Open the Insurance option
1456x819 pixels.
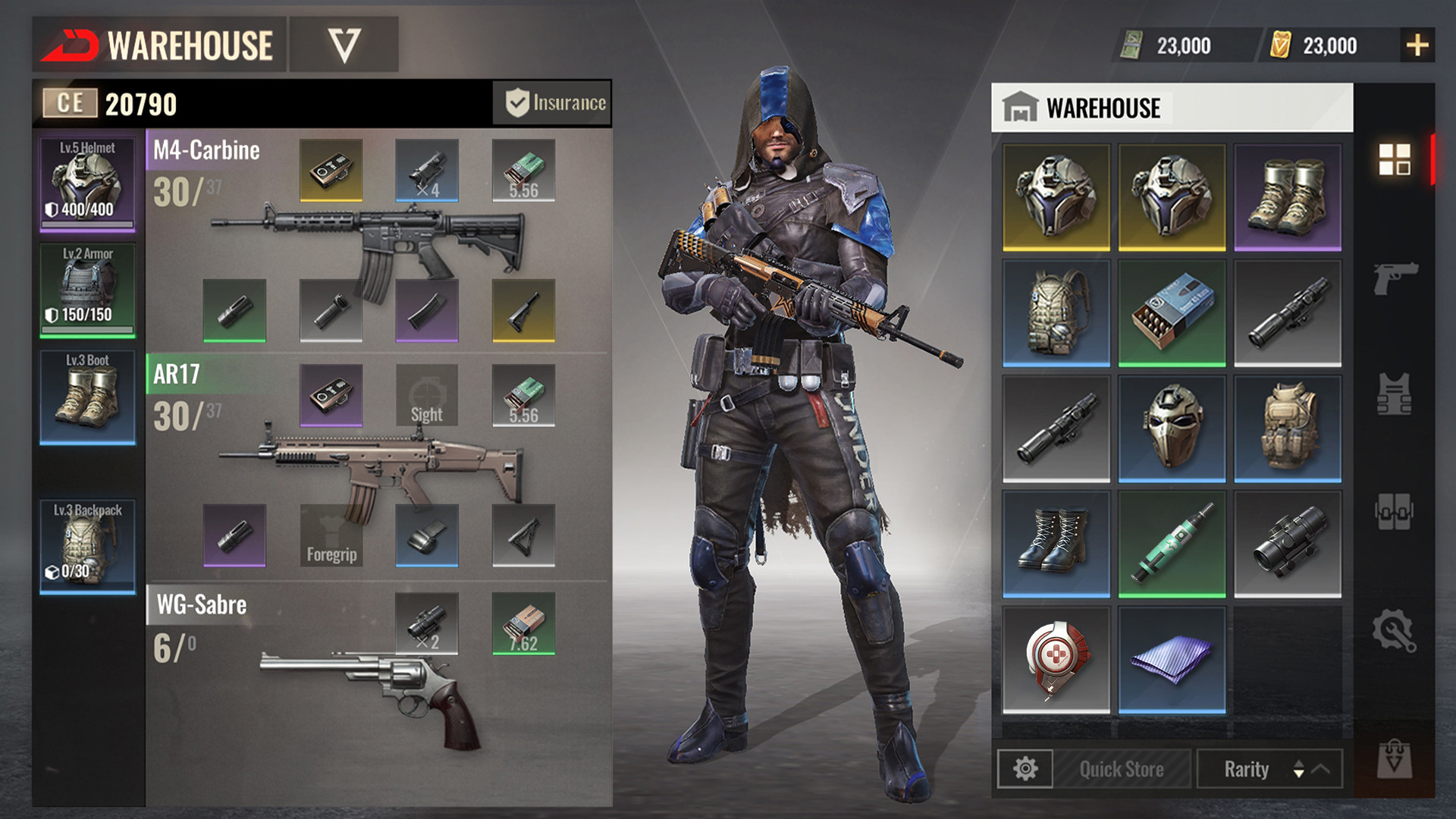click(x=553, y=103)
